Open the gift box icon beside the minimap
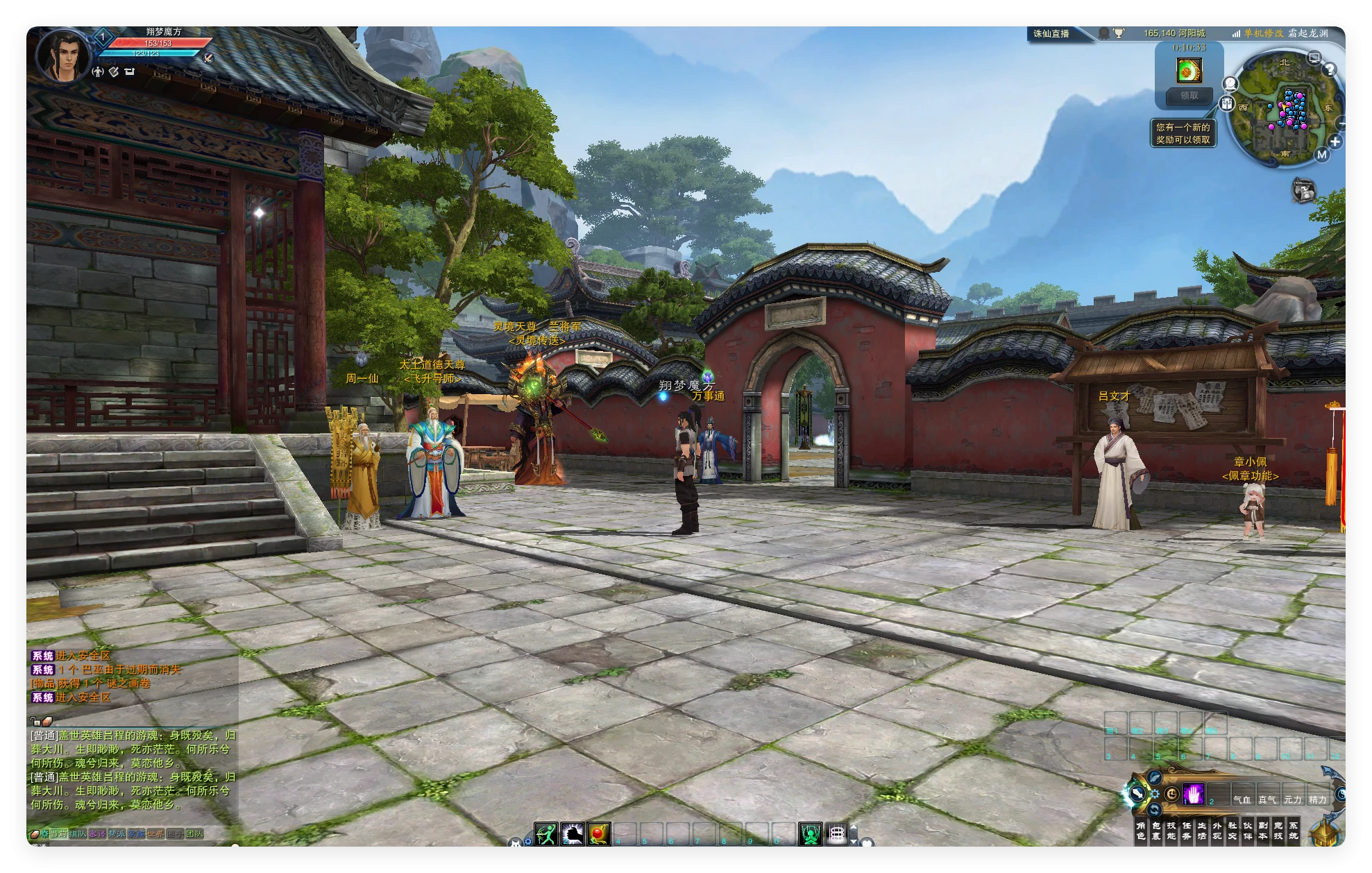This screenshot has width=1372, height=873. click(1228, 103)
